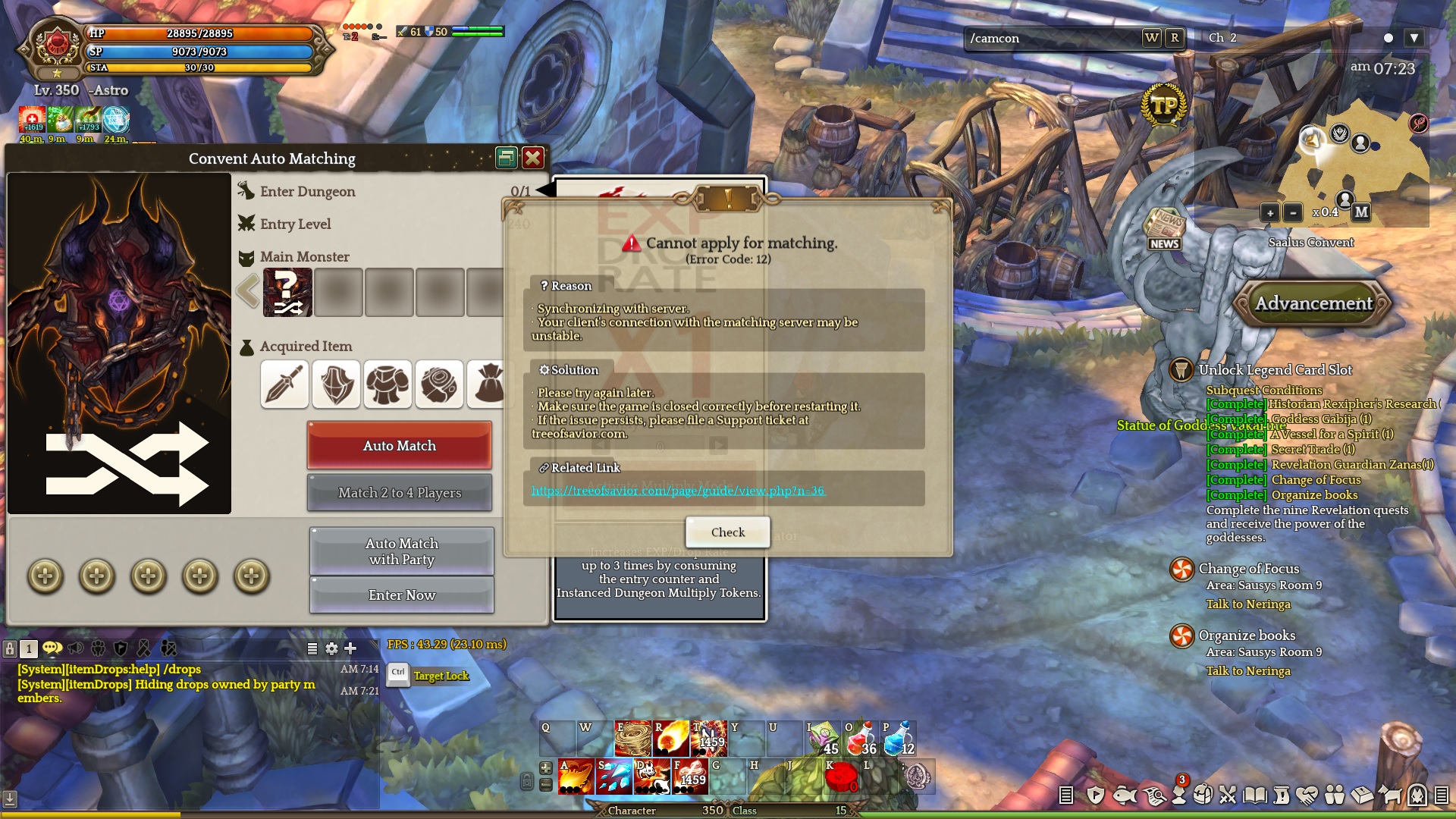Click the /camcon chat input field
The width and height of the screenshot is (1456, 819).
coord(1050,38)
